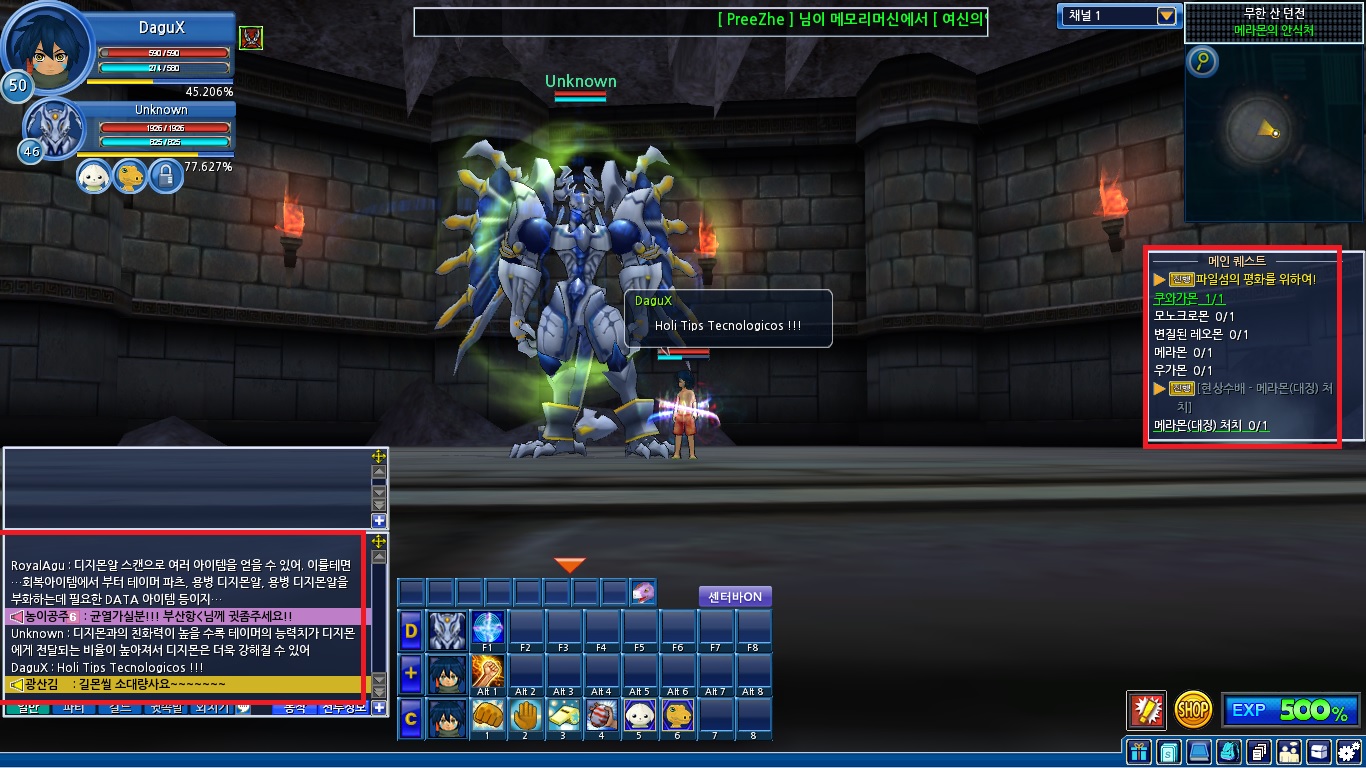Open the backpack inventory icon
This screenshot has width=1366, height=768.
1230,751
